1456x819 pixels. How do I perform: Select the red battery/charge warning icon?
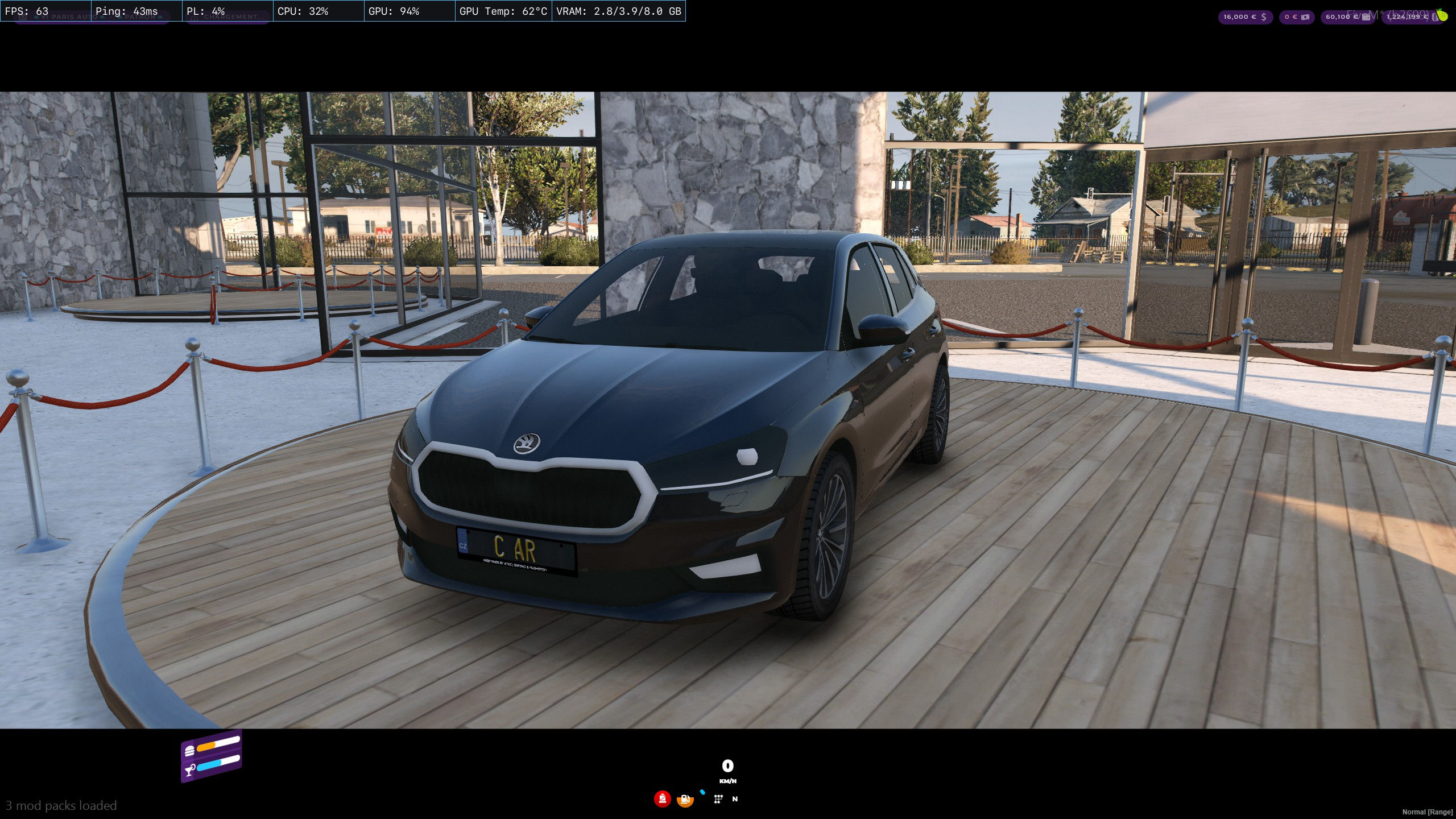point(662,800)
